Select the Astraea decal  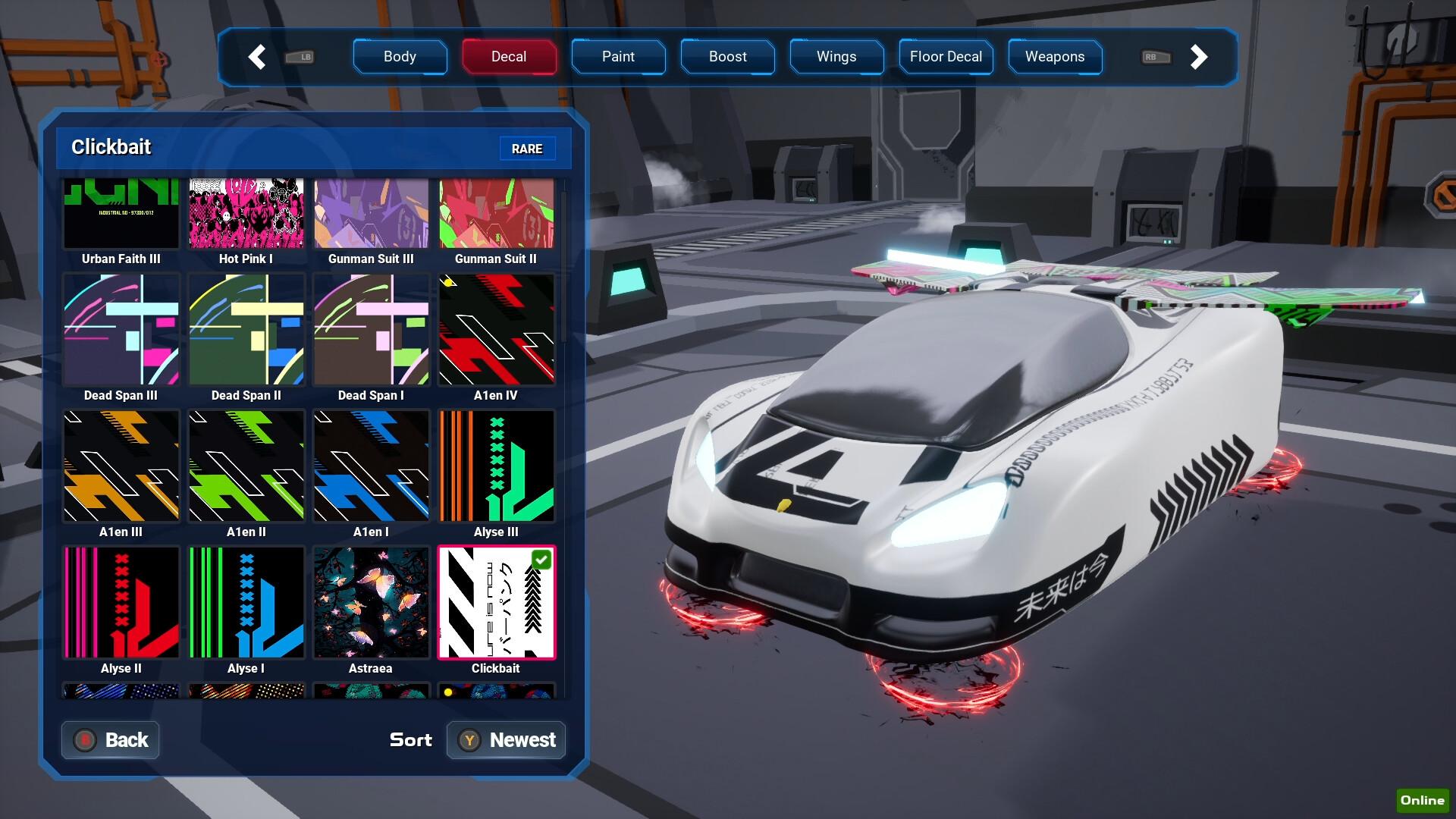point(371,603)
